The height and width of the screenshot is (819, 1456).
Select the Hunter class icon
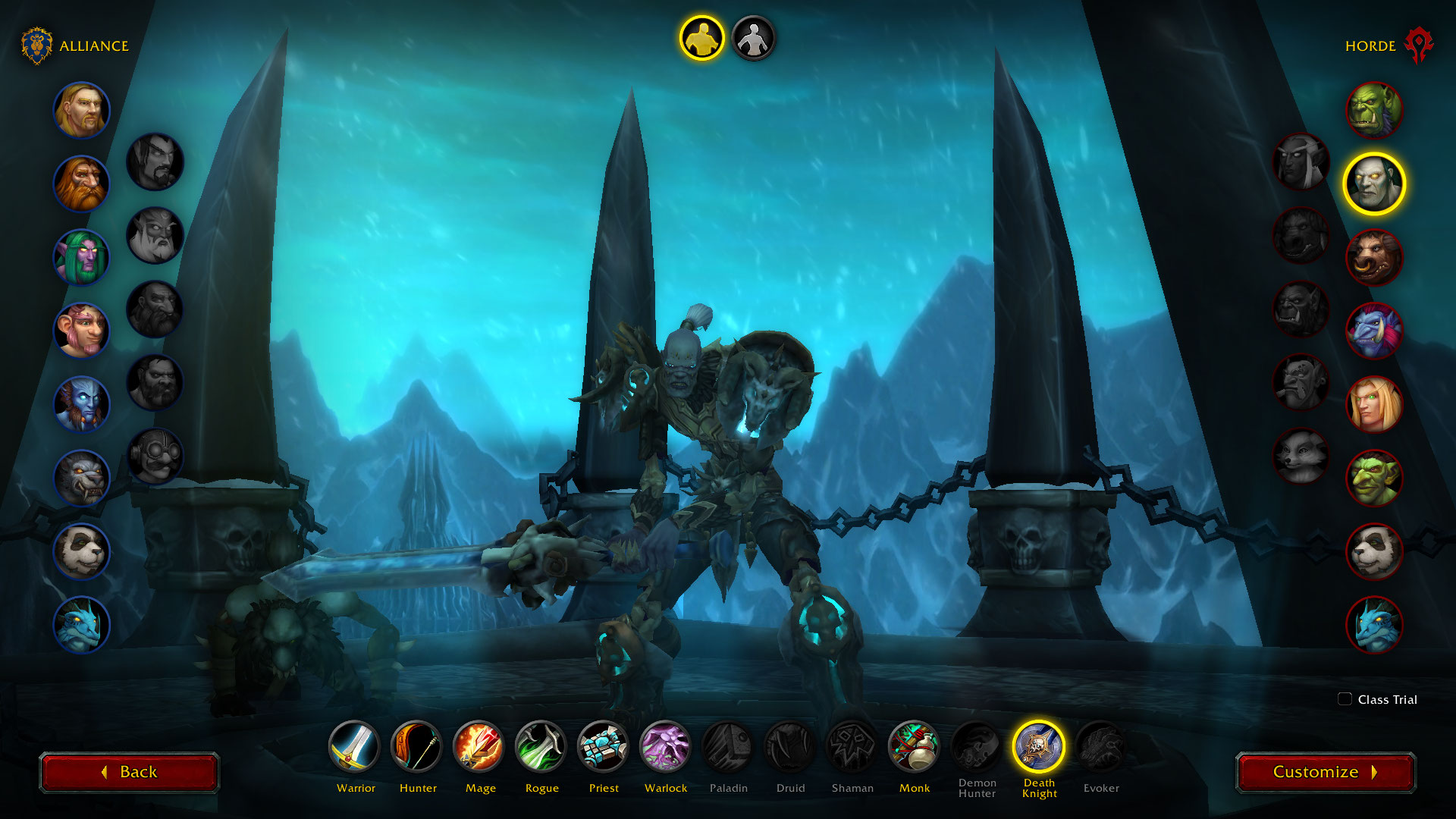tap(417, 747)
